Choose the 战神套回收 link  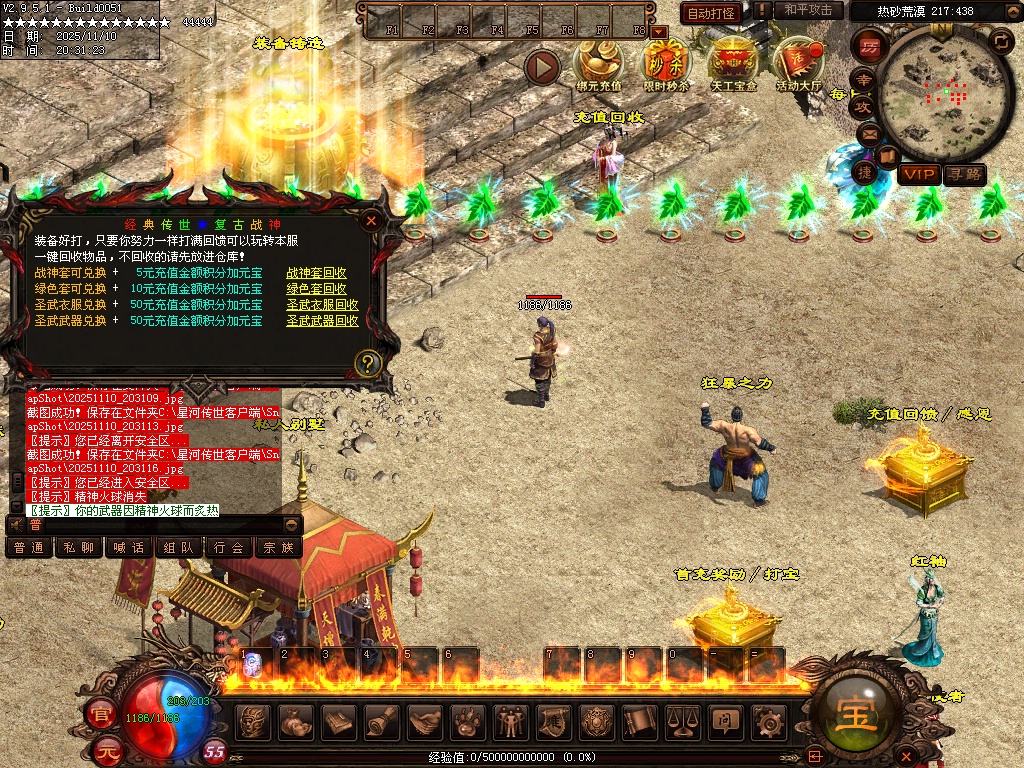pos(316,273)
